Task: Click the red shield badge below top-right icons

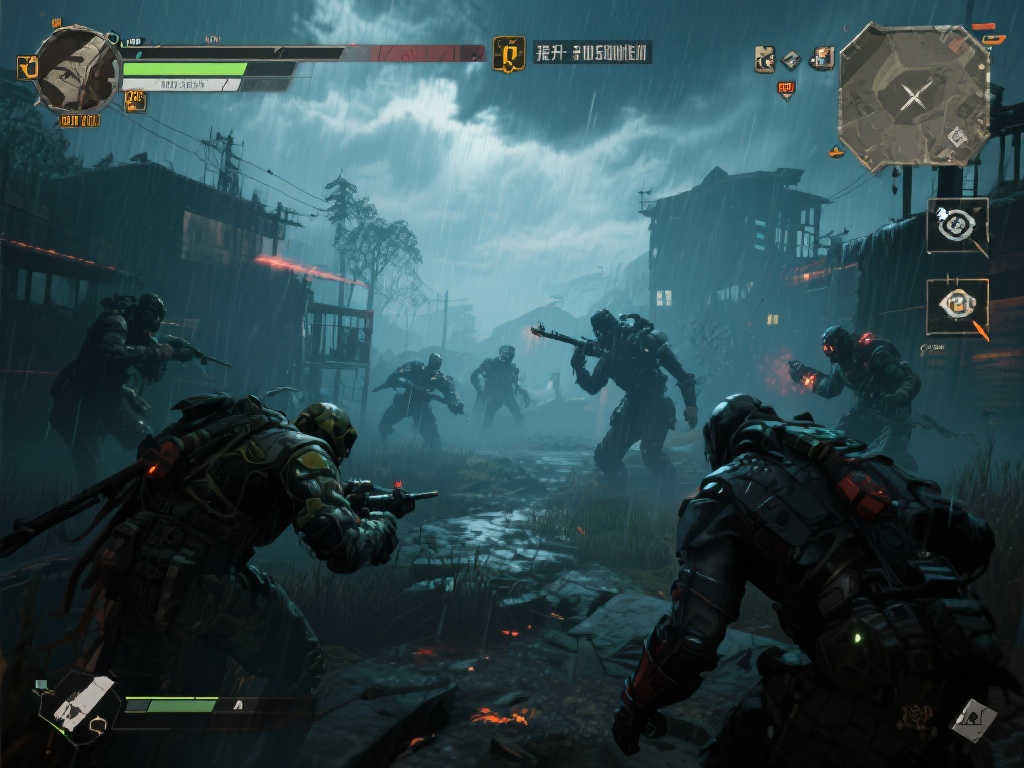Action: pos(786,89)
